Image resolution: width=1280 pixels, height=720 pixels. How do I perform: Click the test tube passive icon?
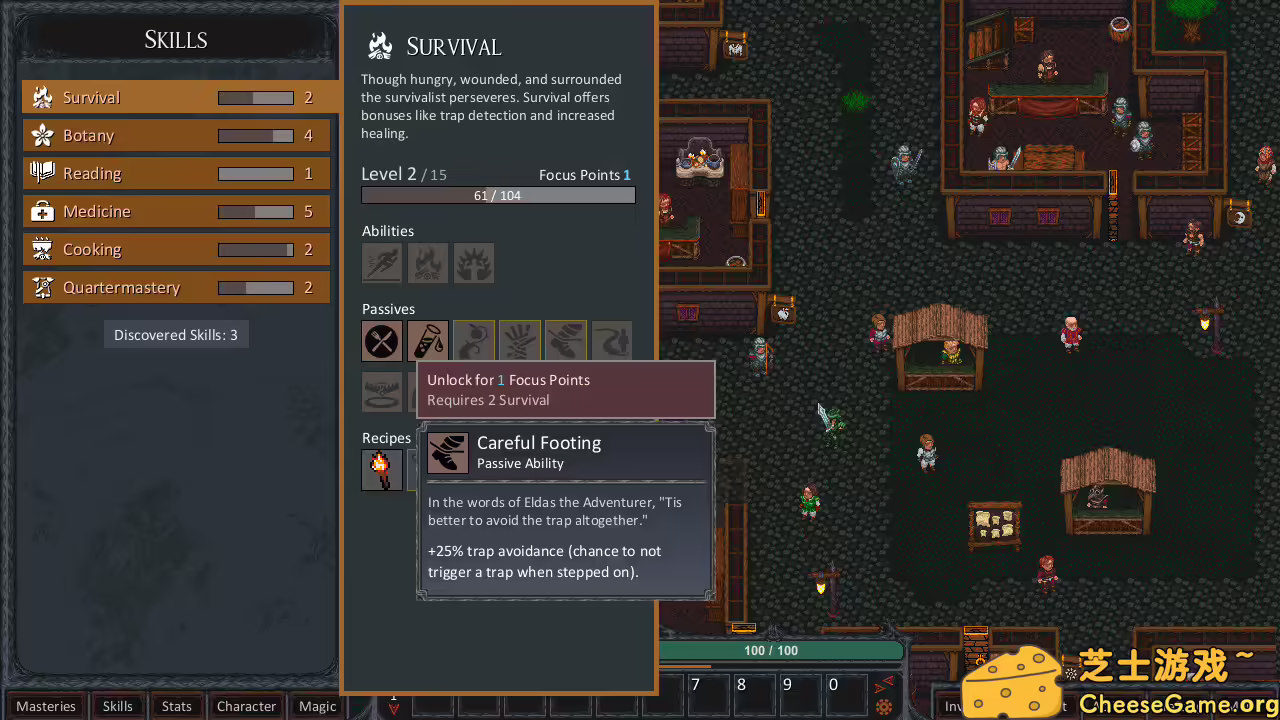click(x=428, y=341)
